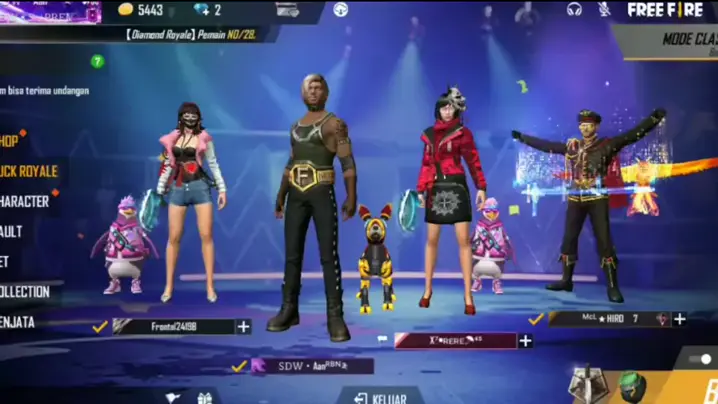
Task: Leave the squad with the Keluar button
Action: 380,397
